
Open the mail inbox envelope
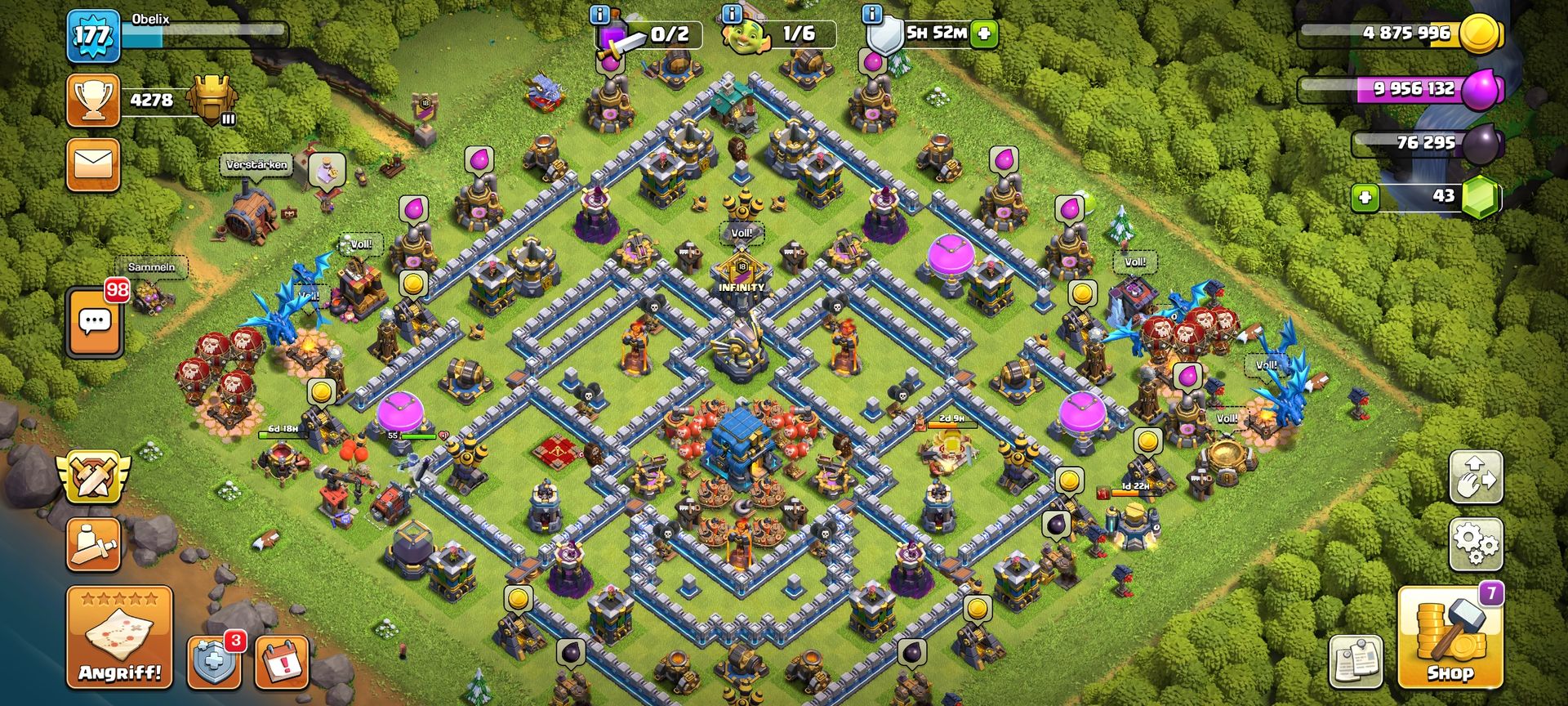pos(93,164)
